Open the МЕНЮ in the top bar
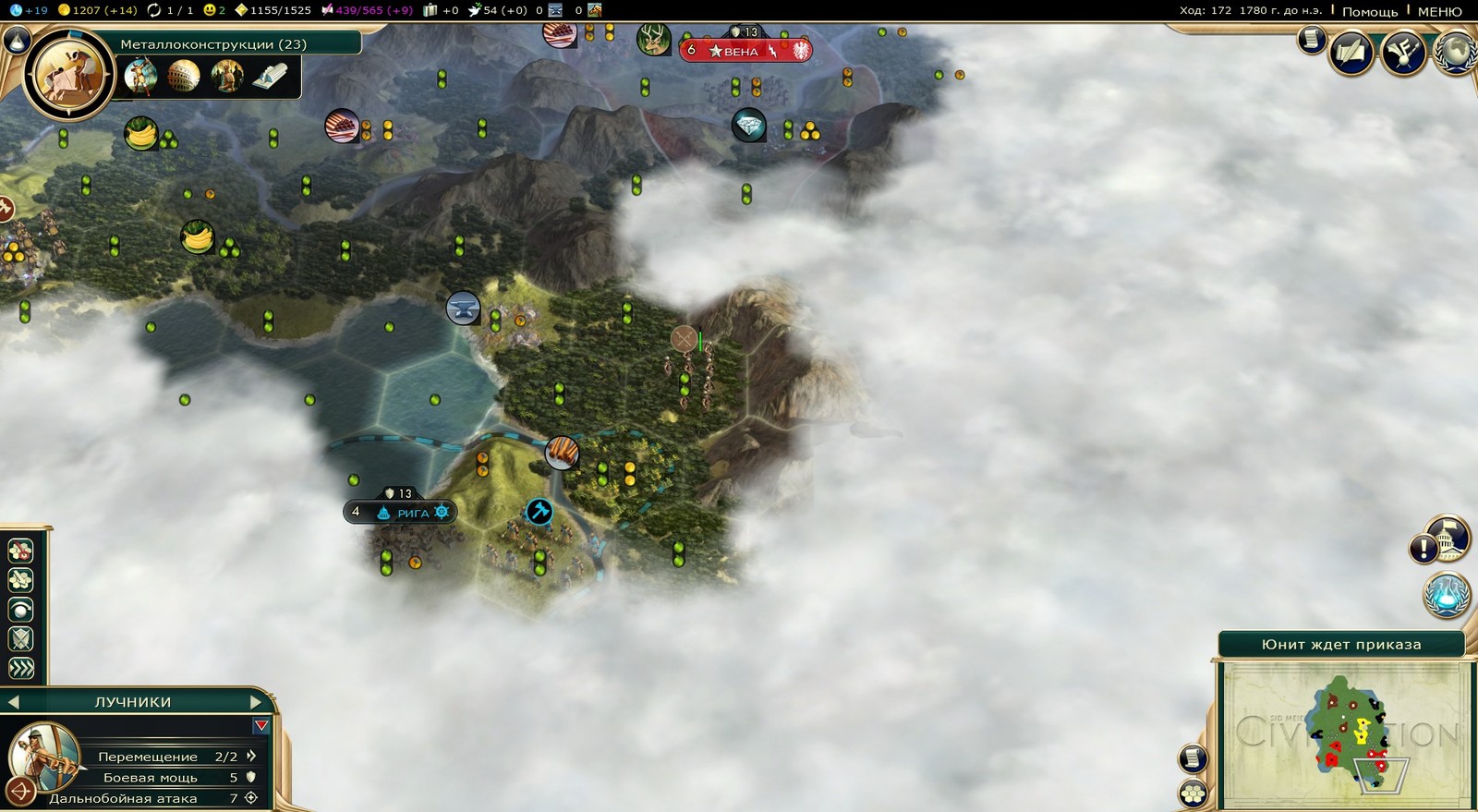 [1439, 11]
